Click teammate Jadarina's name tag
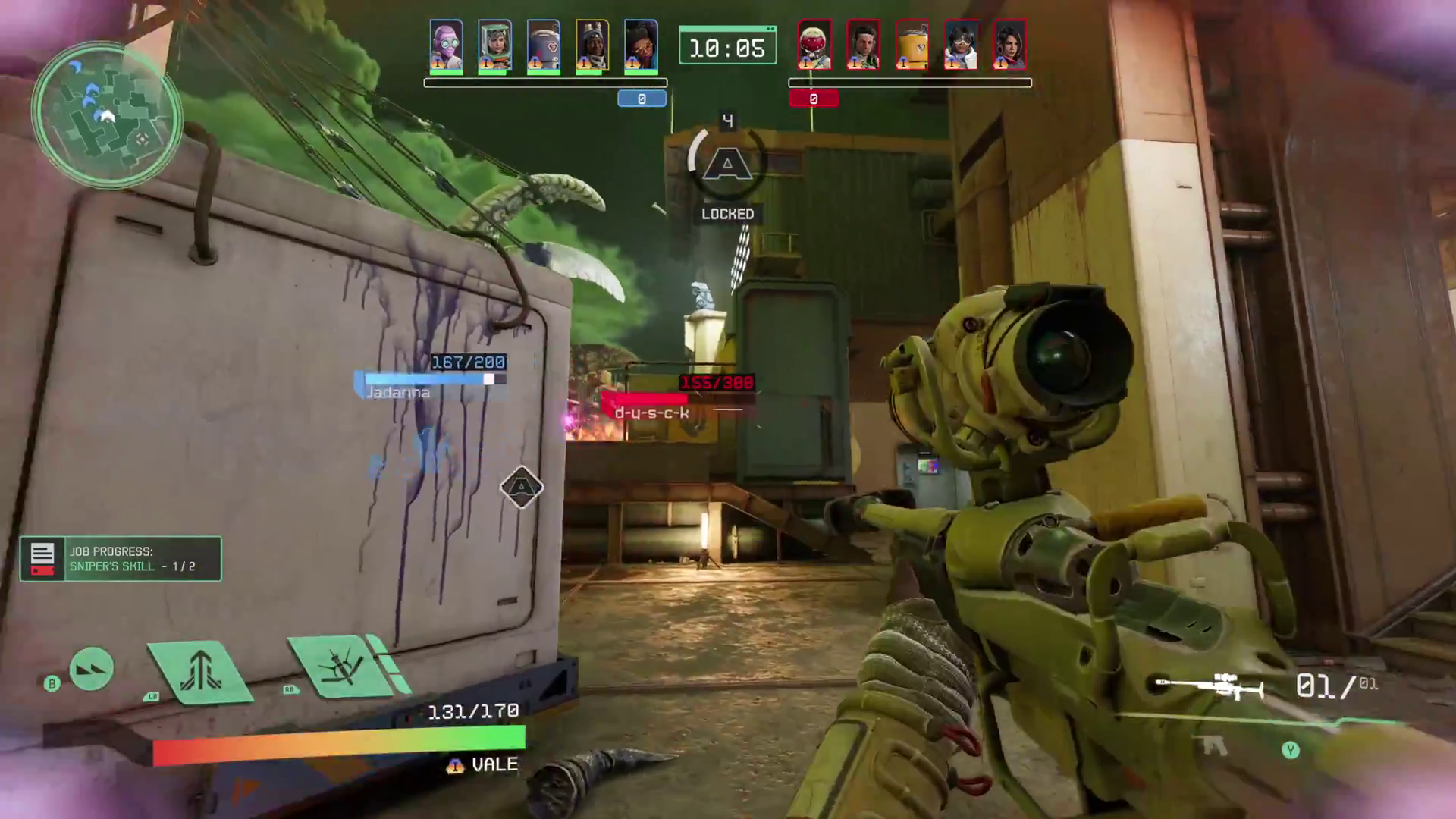 click(x=398, y=393)
